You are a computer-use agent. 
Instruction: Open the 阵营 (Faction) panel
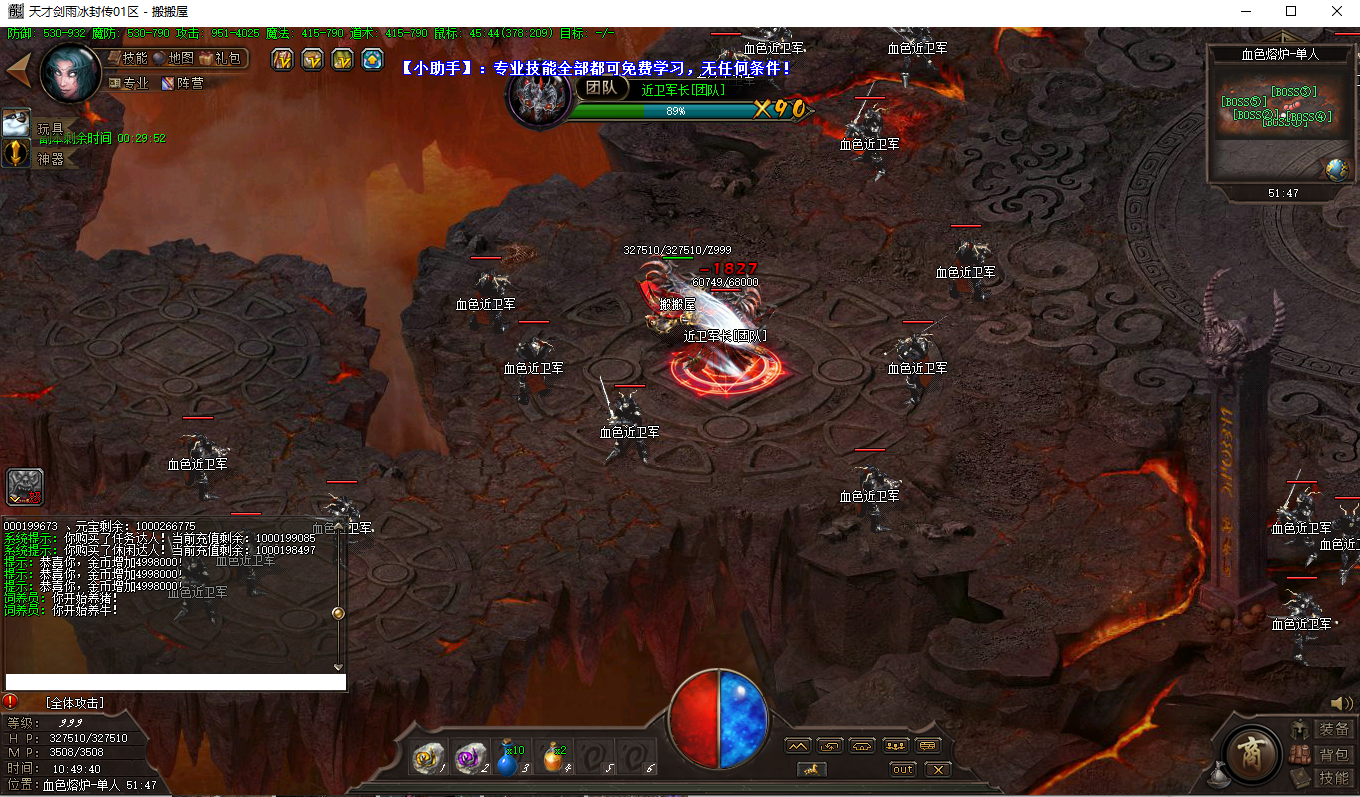coord(183,83)
